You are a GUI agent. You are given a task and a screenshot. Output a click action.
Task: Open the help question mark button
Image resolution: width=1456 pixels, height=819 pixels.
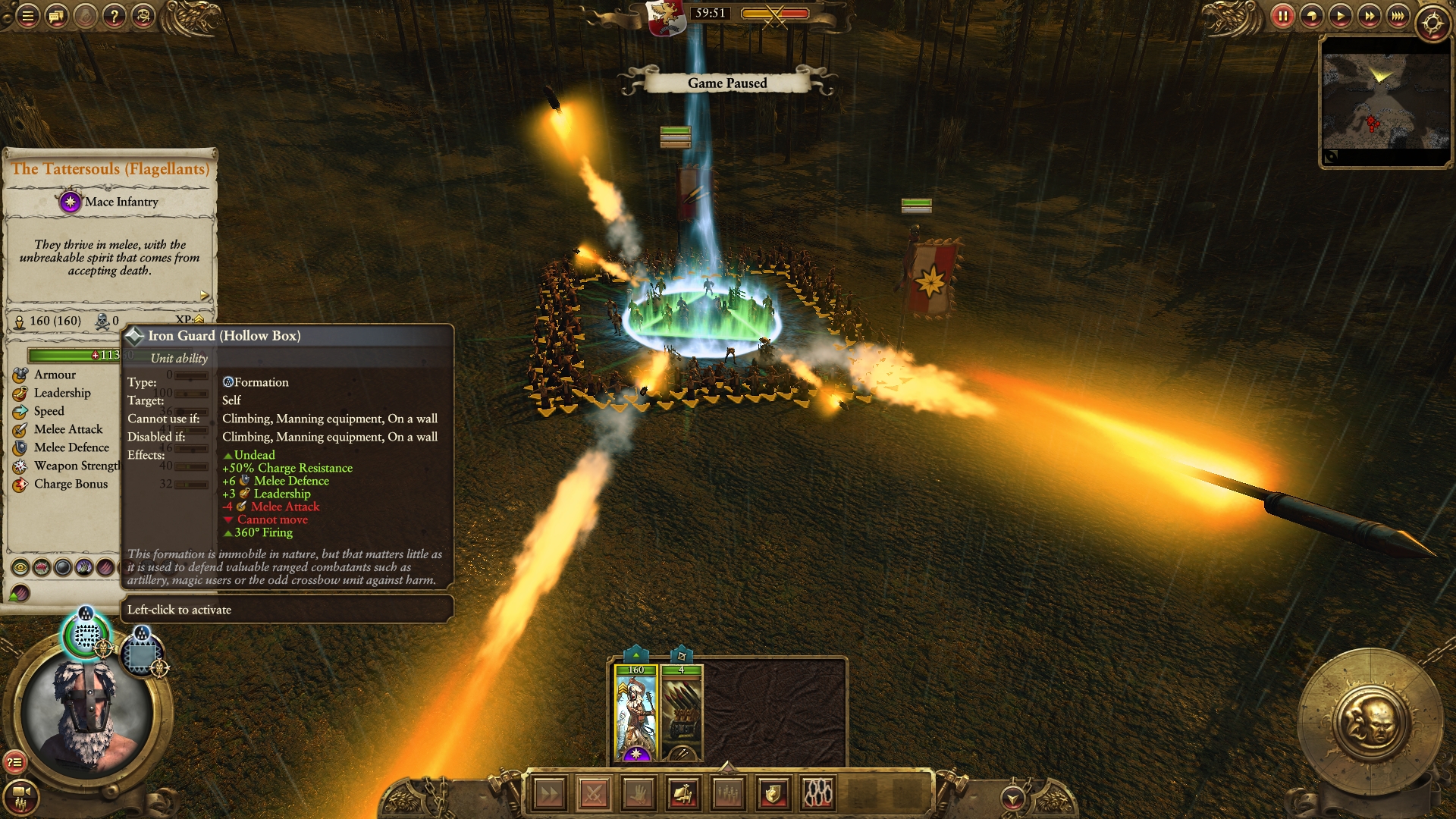pos(114,15)
